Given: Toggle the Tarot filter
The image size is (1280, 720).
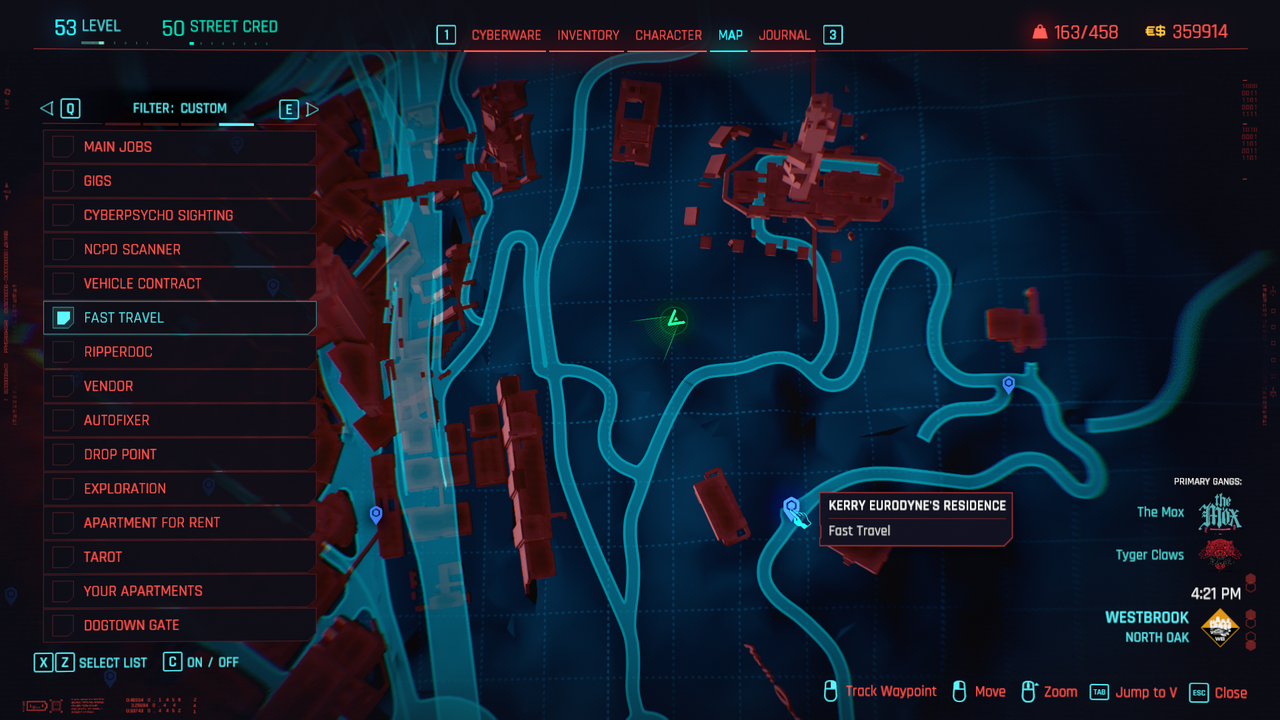Looking at the screenshot, I should (x=64, y=557).
